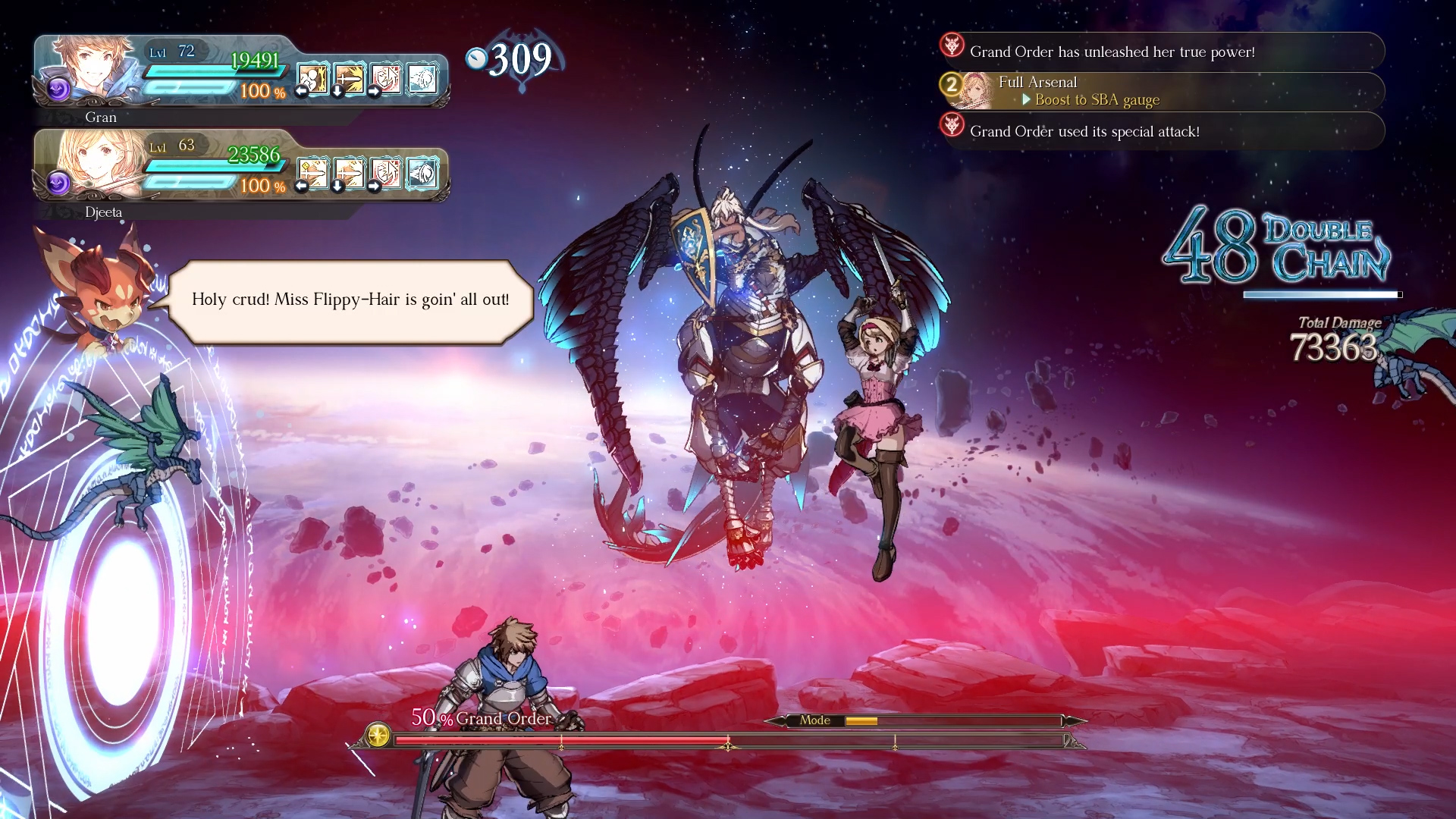Activate Gran's sword strike skill icon

349,78
